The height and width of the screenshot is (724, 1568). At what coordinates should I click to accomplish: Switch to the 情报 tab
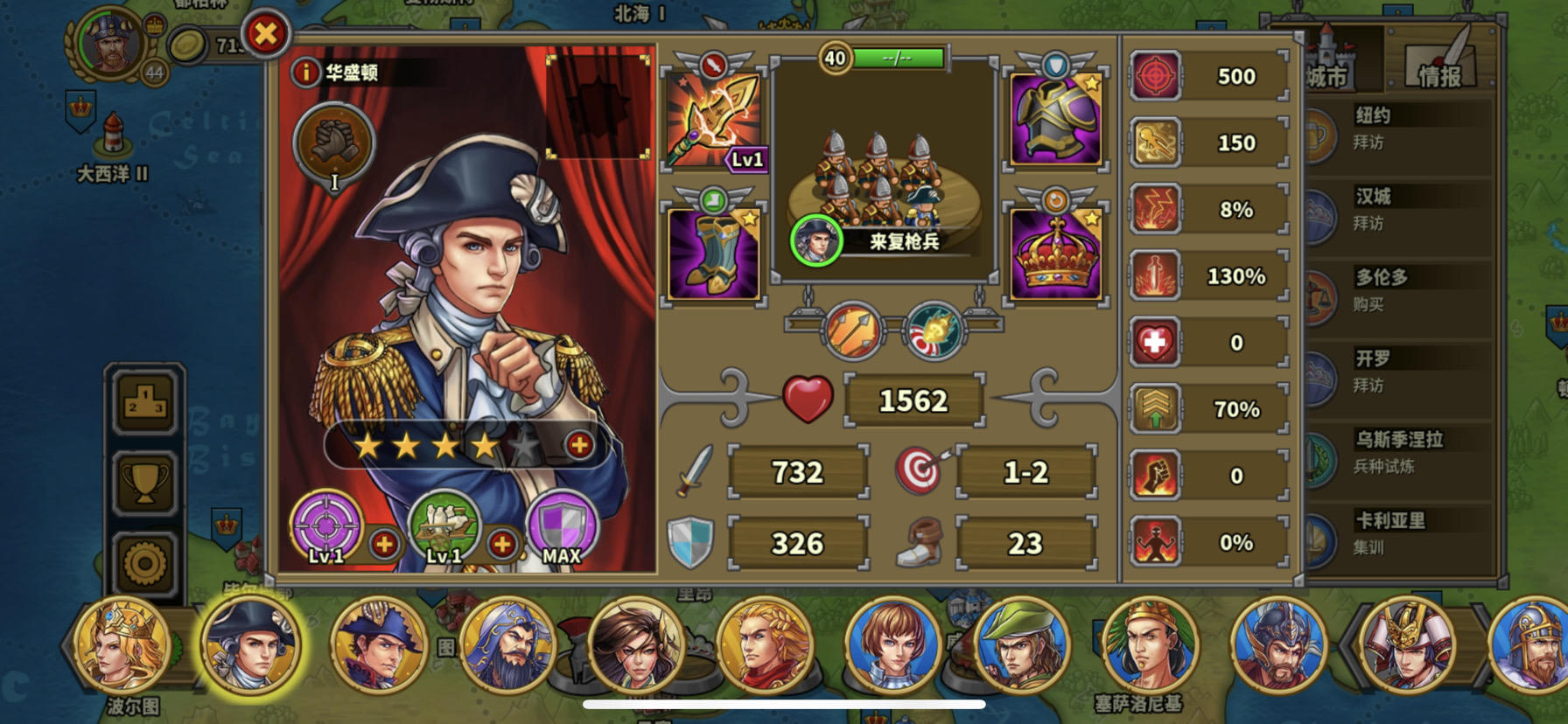pos(1440,73)
